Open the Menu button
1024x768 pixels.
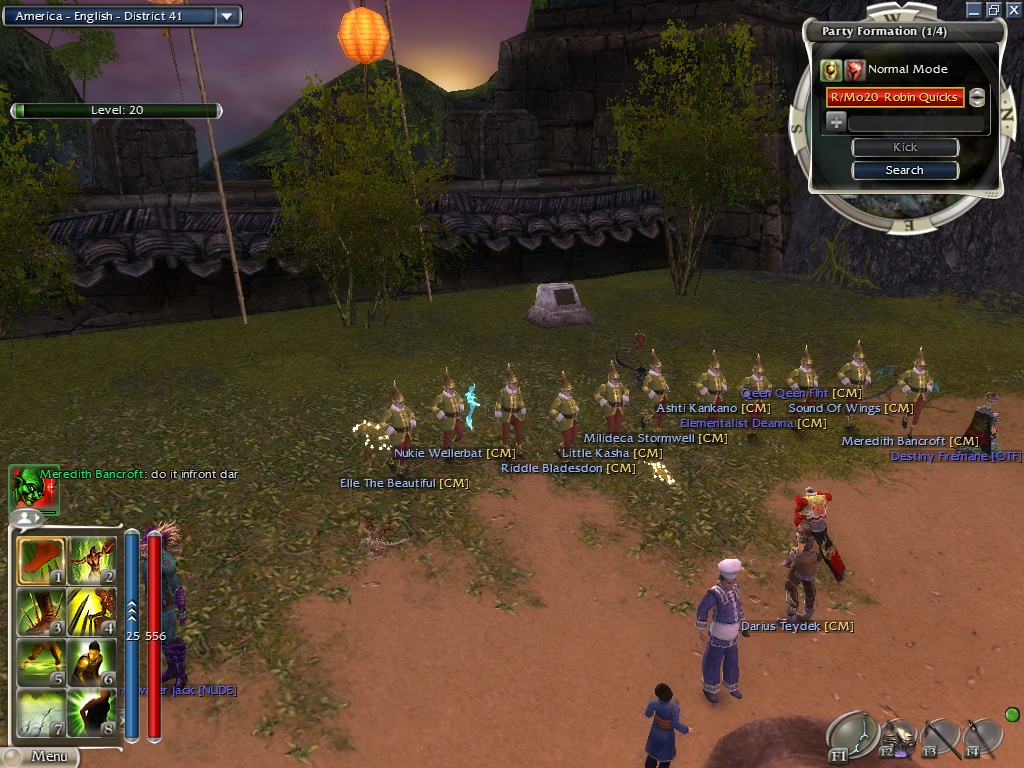click(40, 757)
